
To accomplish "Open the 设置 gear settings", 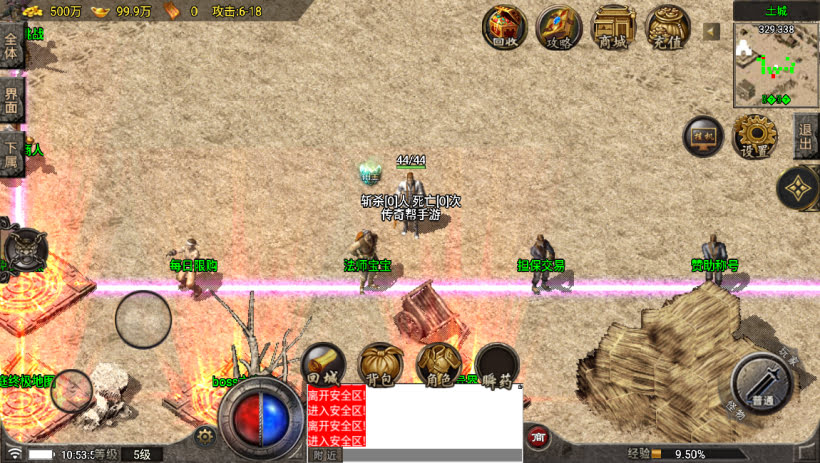I will (x=755, y=136).
